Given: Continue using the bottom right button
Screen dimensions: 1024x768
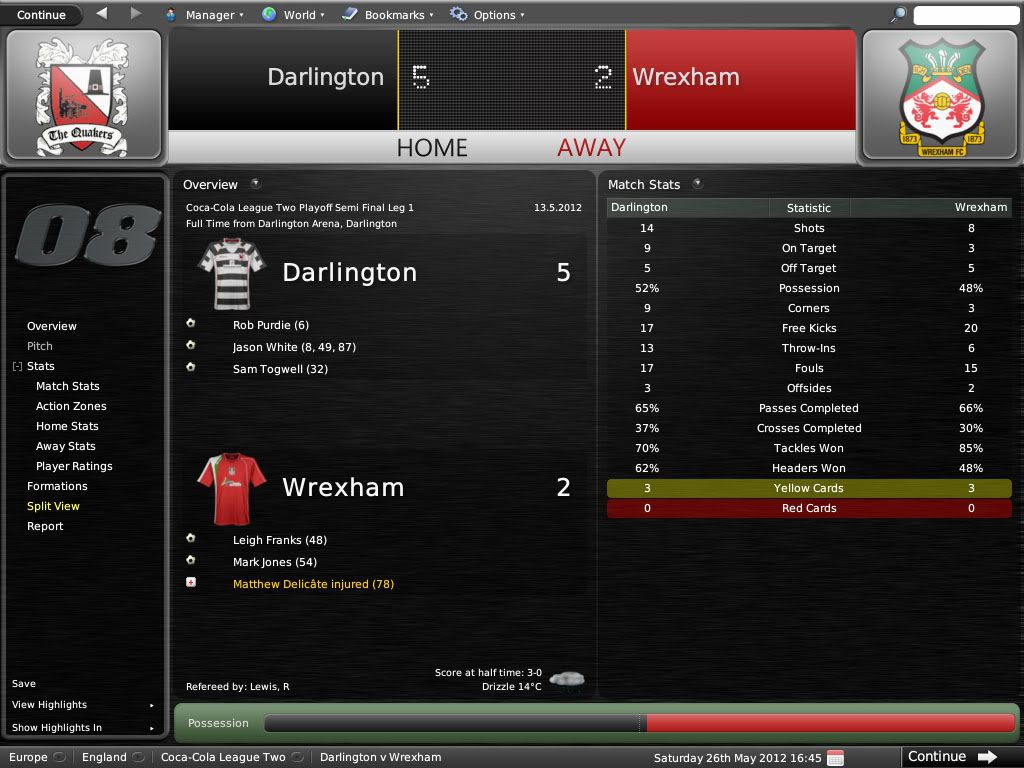Looking at the screenshot, I should [x=951, y=757].
